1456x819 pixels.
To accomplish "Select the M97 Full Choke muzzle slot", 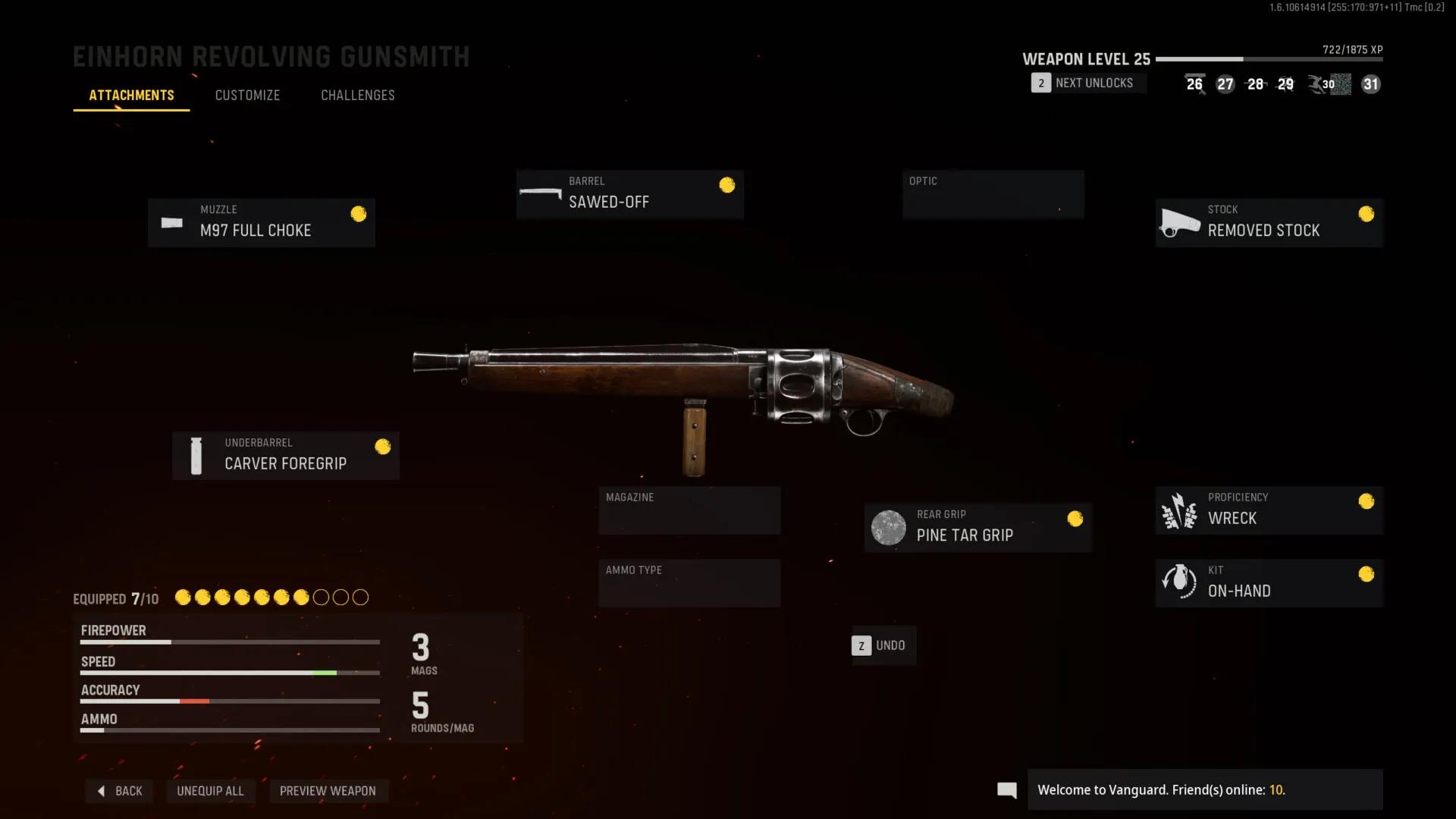I will (262, 222).
